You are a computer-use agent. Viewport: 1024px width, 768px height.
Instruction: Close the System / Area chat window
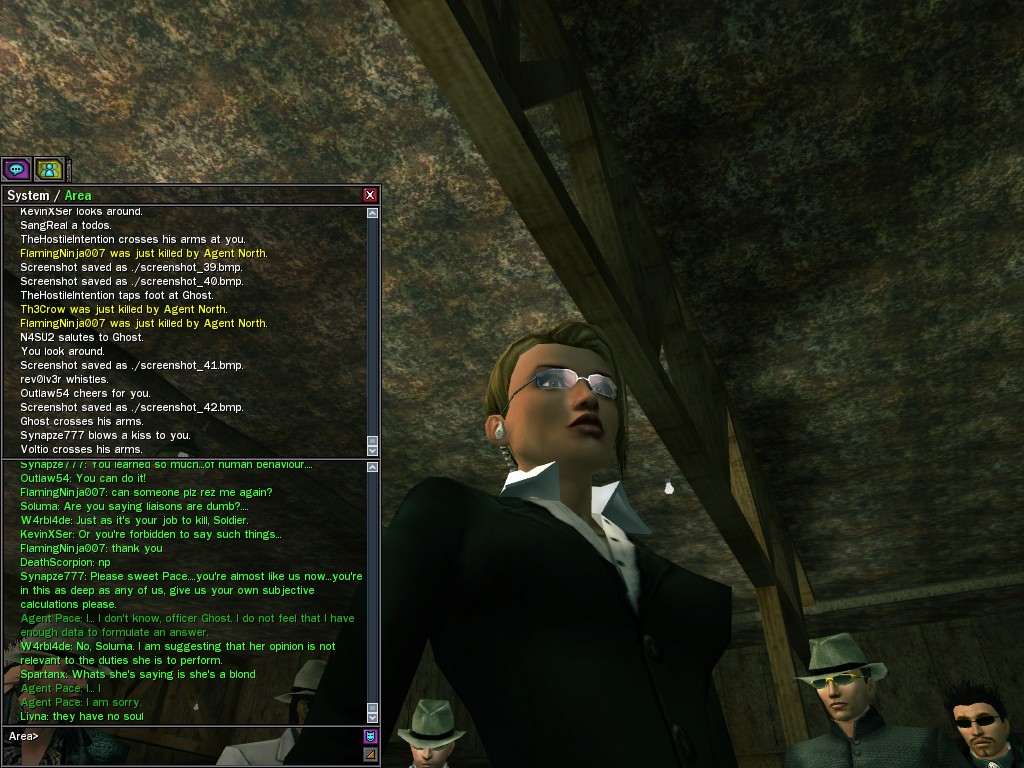click(x=370, y=195)
